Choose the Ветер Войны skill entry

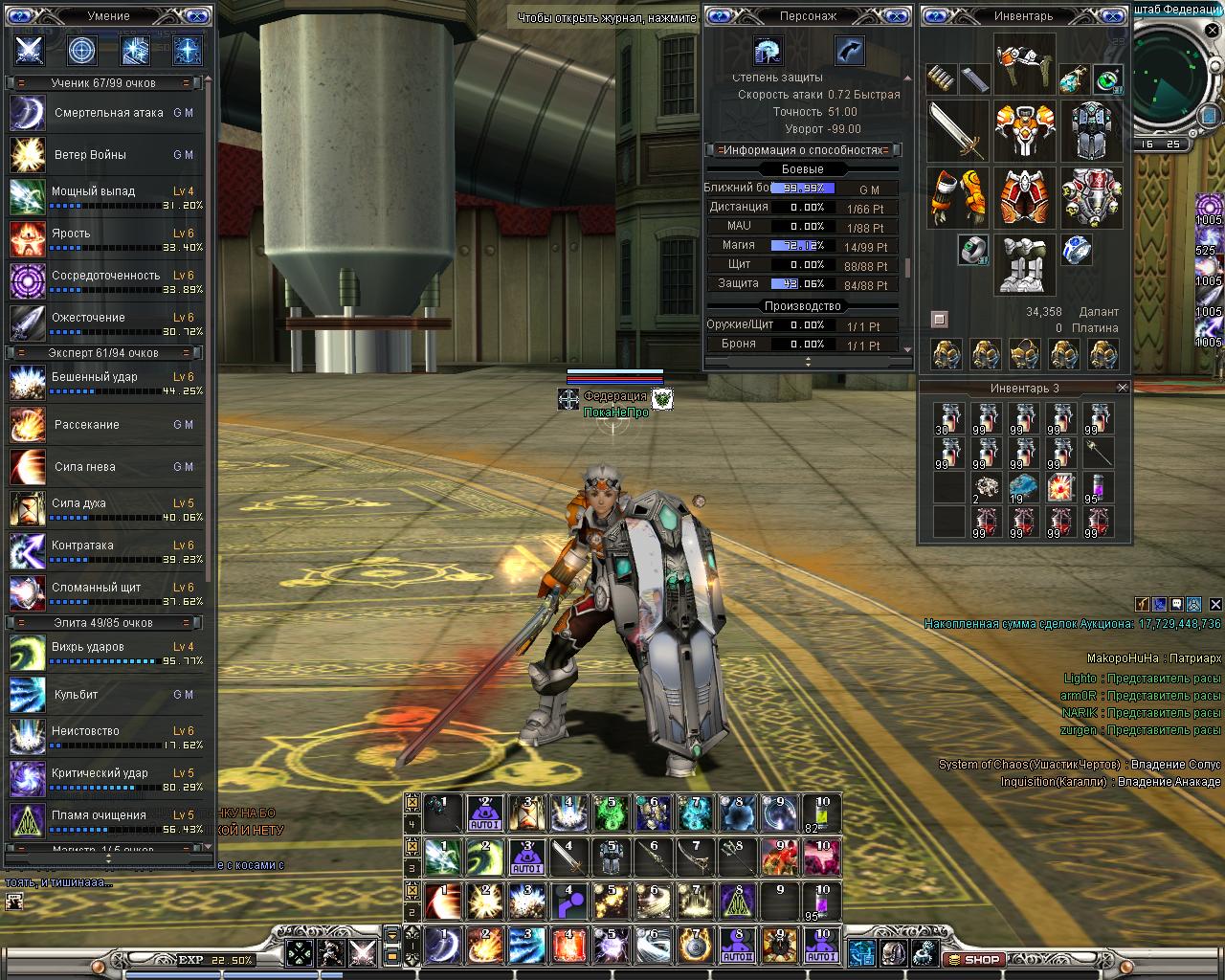[90, 155]
